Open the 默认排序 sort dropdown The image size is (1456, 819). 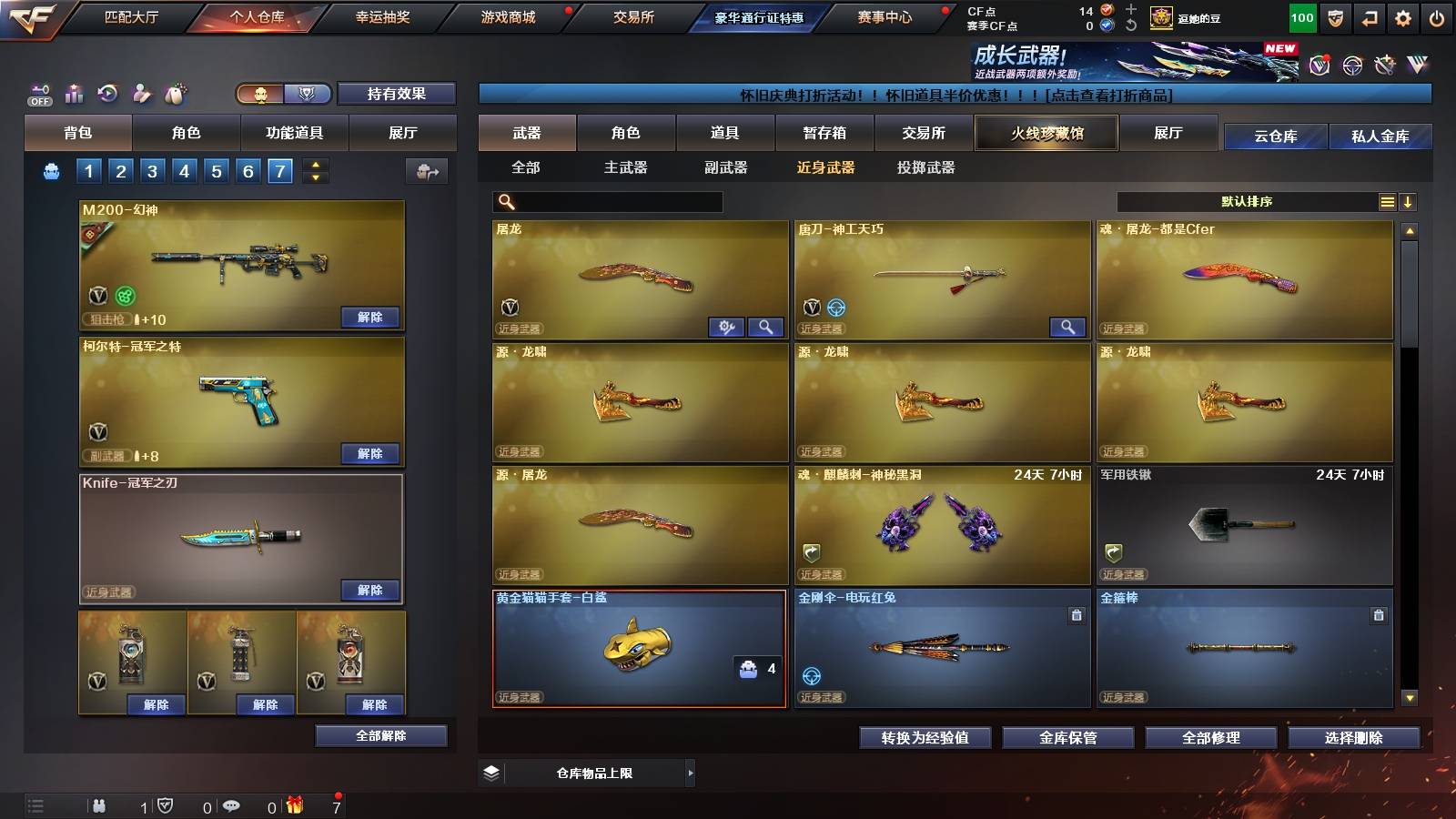[x=1247, y=201]
